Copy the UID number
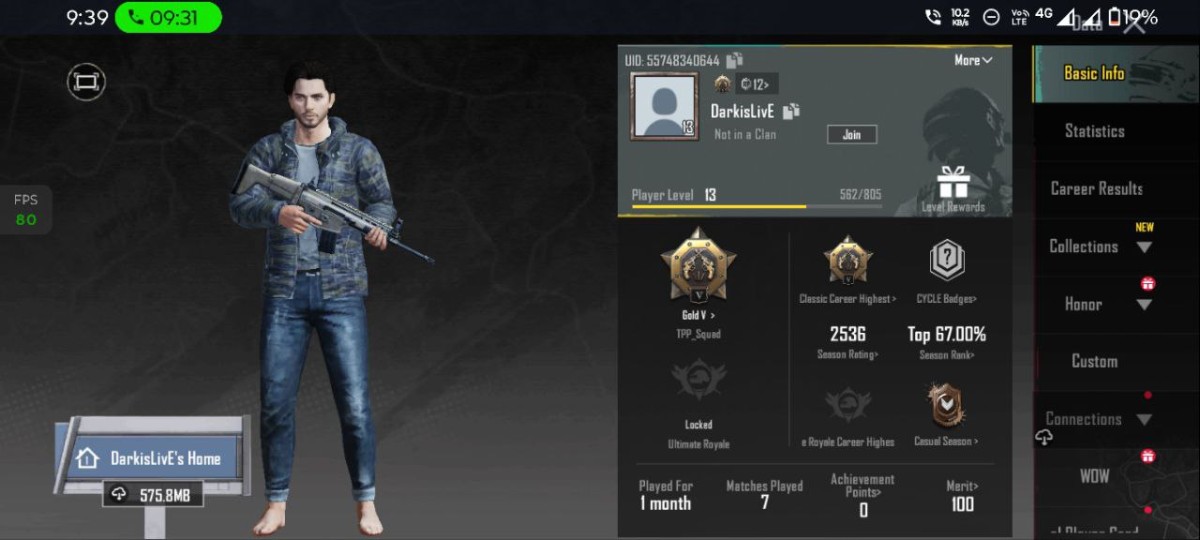Viewport: 1200px width, 540px height. pyautogui.click(x=735, y=60)
